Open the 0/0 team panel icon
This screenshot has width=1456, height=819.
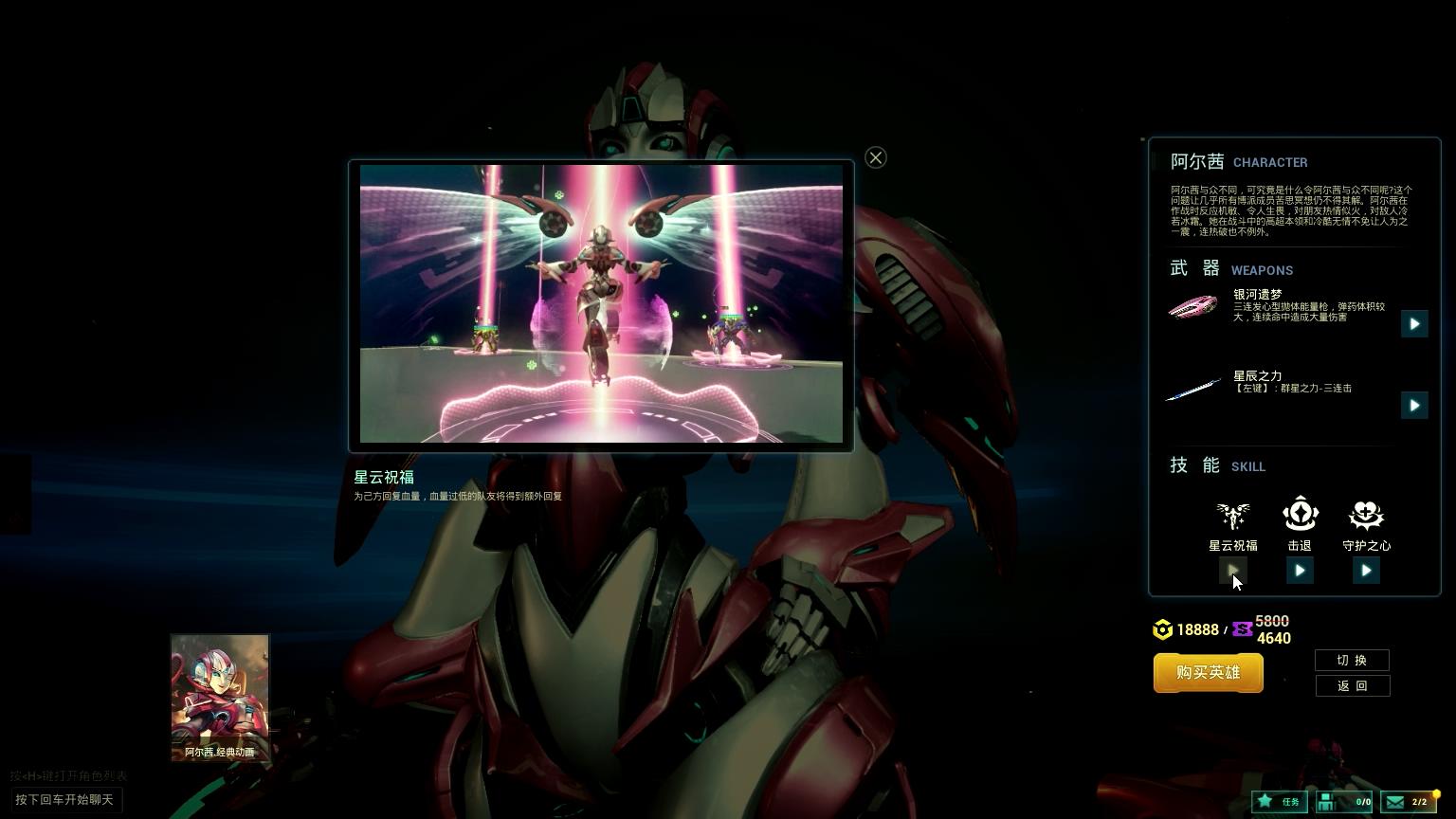pyautogui.click(x=1344, y=802)
